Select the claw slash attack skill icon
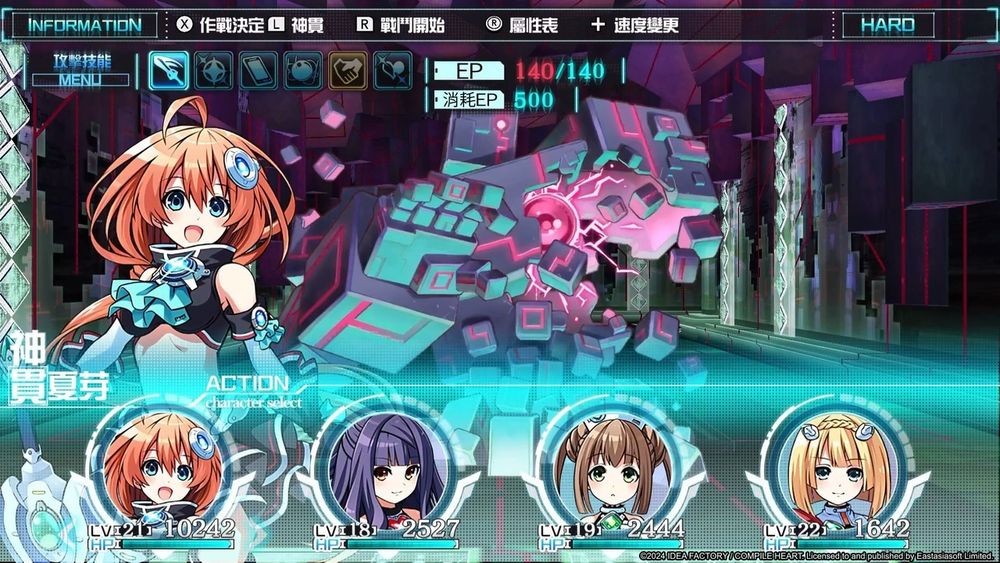 click(169, 70)
